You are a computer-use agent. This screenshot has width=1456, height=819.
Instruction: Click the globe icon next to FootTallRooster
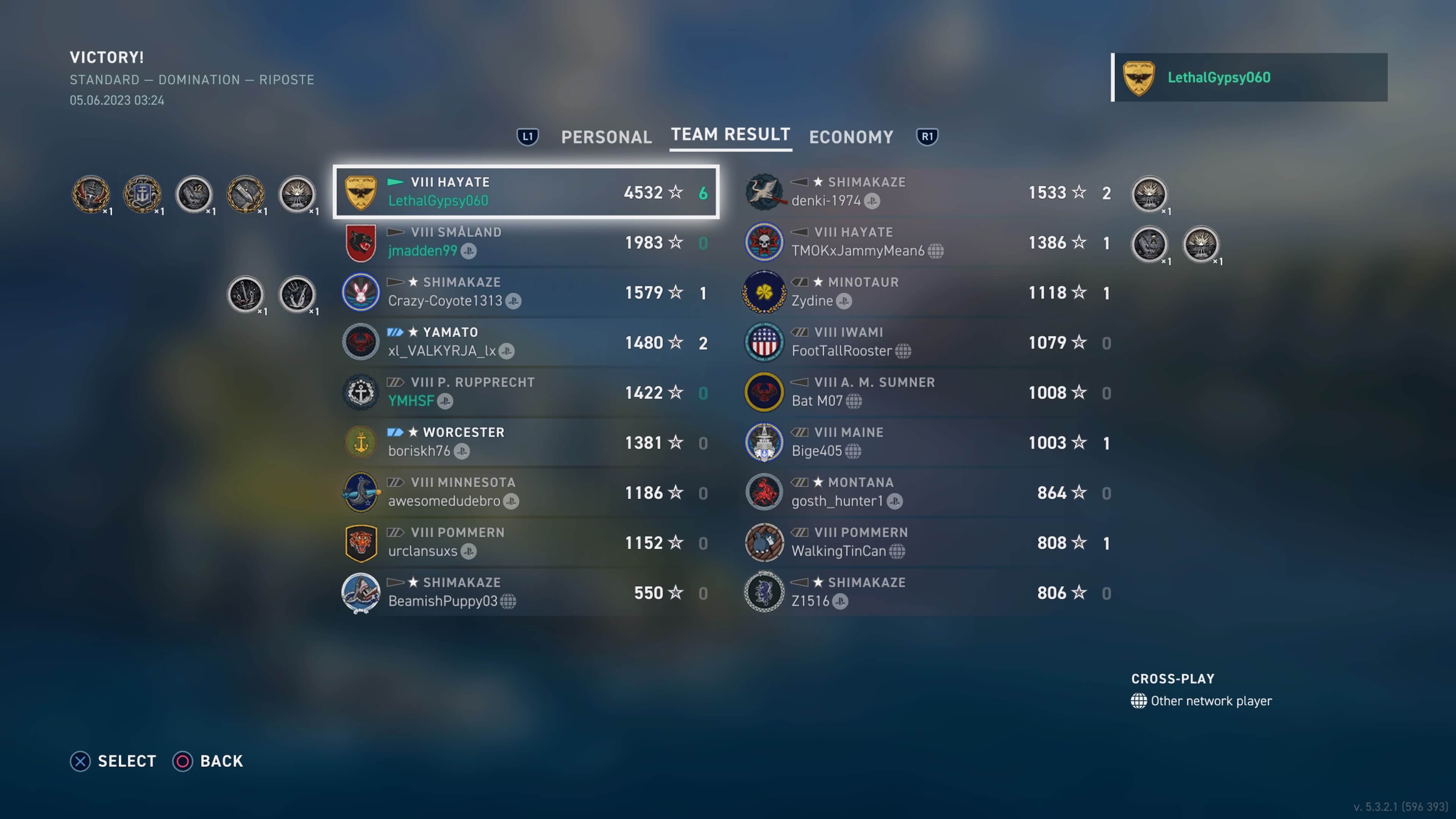pos(903,351)
